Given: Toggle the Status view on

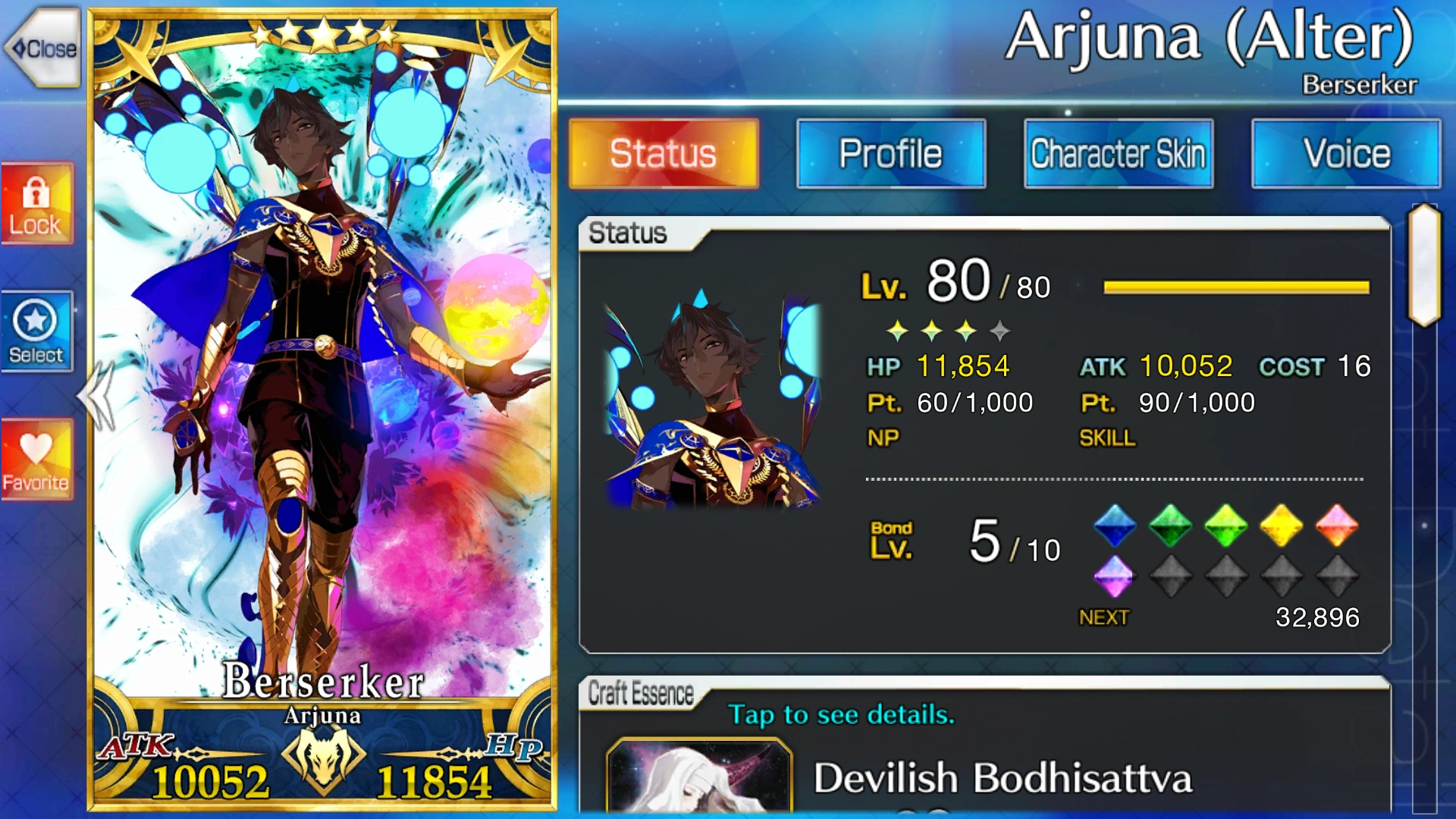Looking at the screenshot, I should (662, 153).
